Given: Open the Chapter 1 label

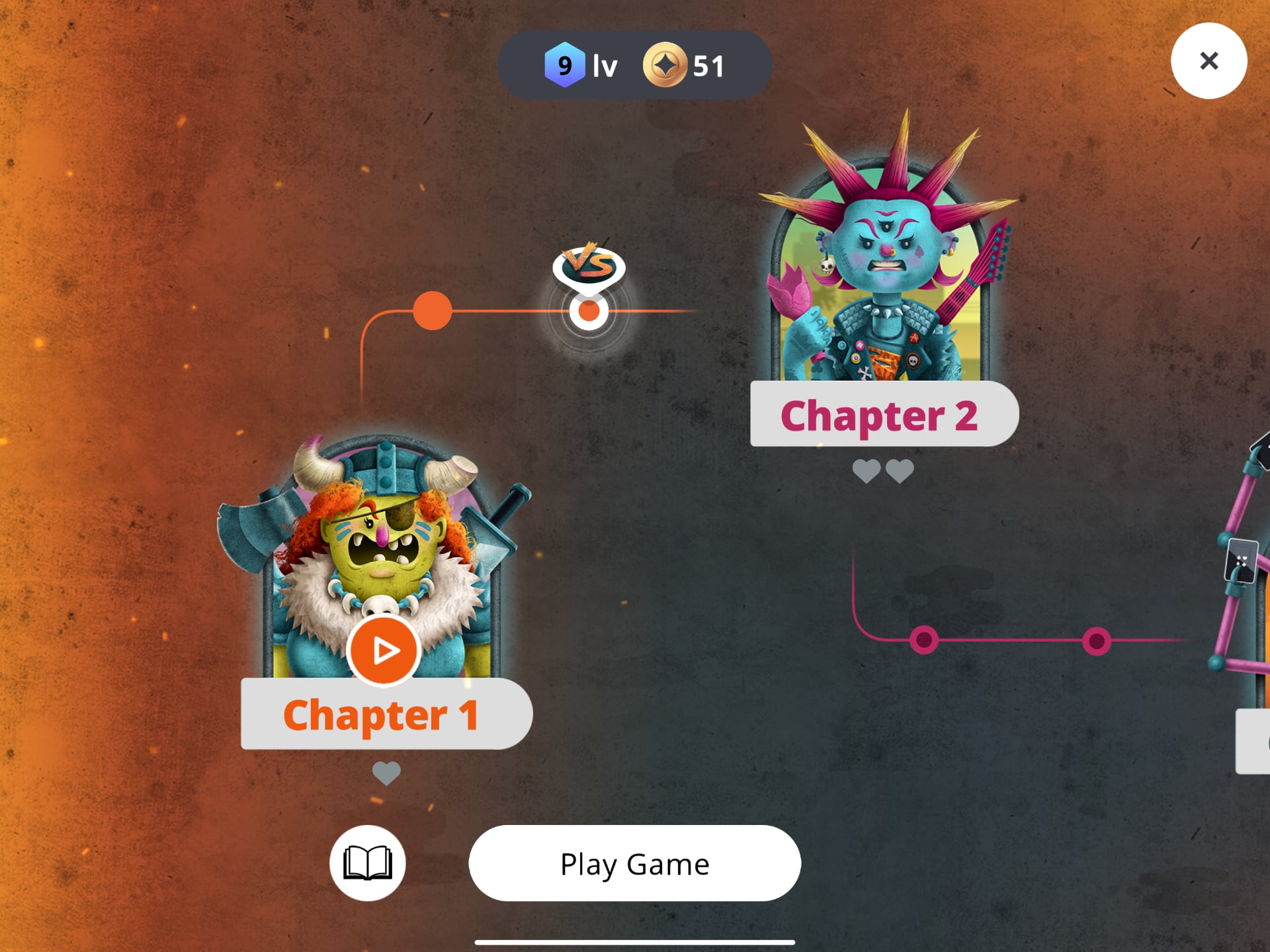Looking at the screenshot, I should [382, 714].
